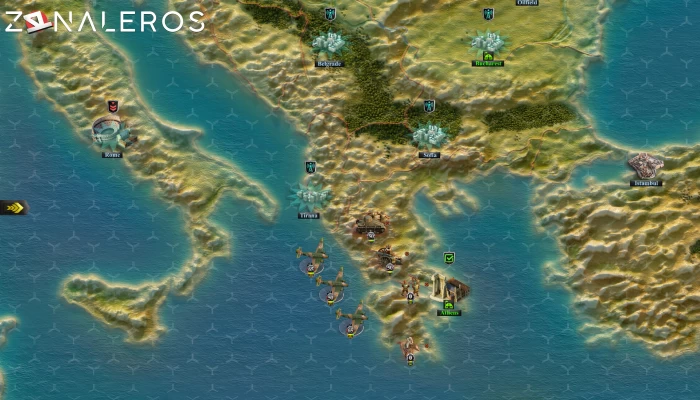Viewport: 700px width, 400px height.
Task: Expand the yellow chevron arrow panel
Action: (x=12, y=208)
